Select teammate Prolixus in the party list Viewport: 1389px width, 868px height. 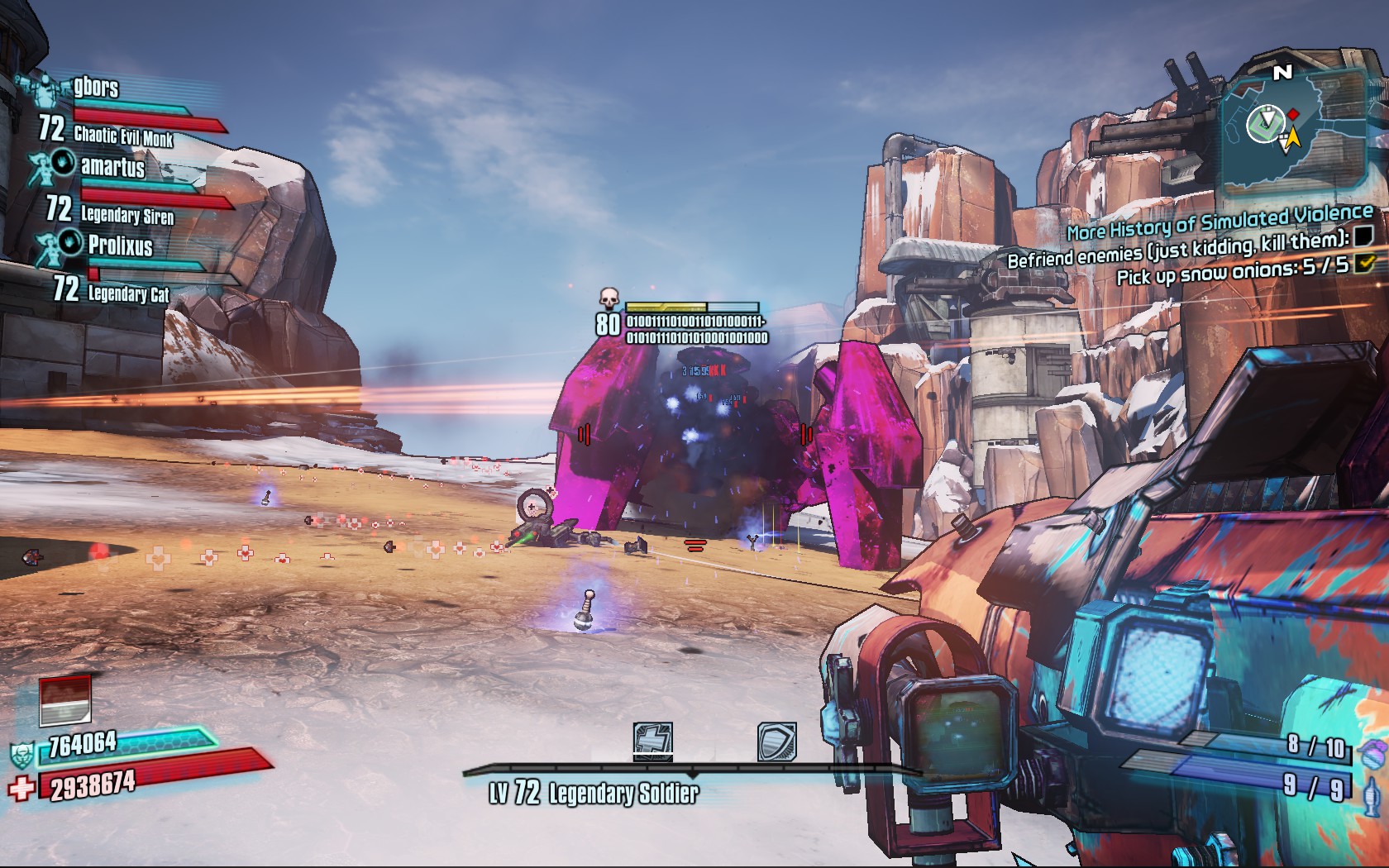(x=120, y=246)
